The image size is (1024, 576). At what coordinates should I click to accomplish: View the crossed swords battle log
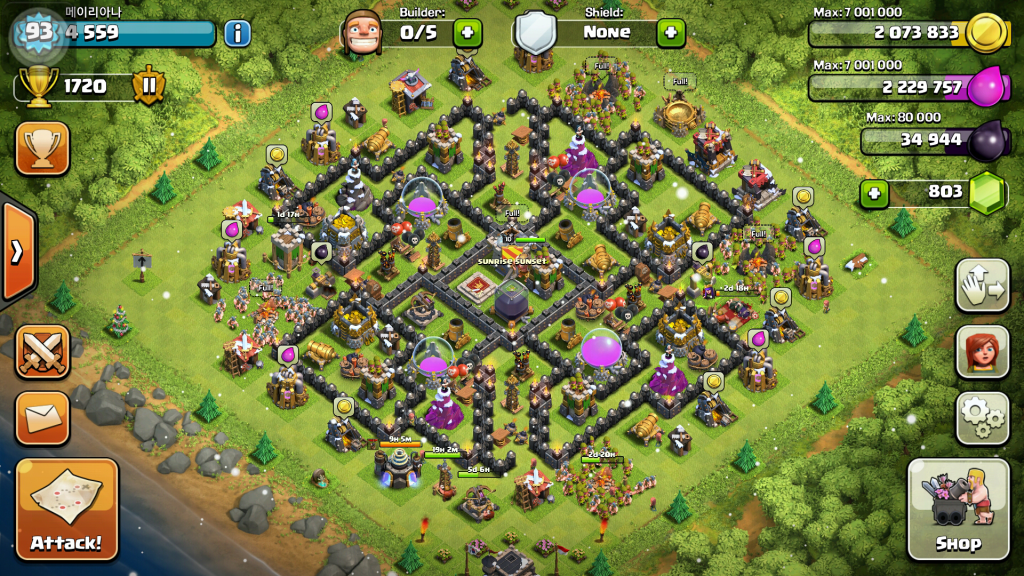(x=42, y=351)
